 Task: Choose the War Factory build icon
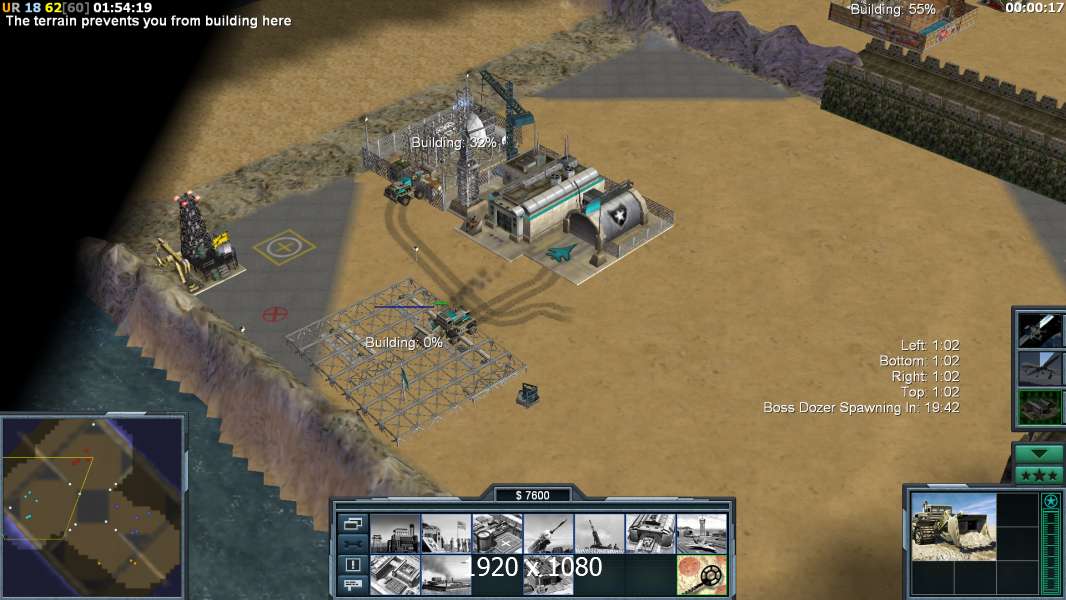click(650, 534)
